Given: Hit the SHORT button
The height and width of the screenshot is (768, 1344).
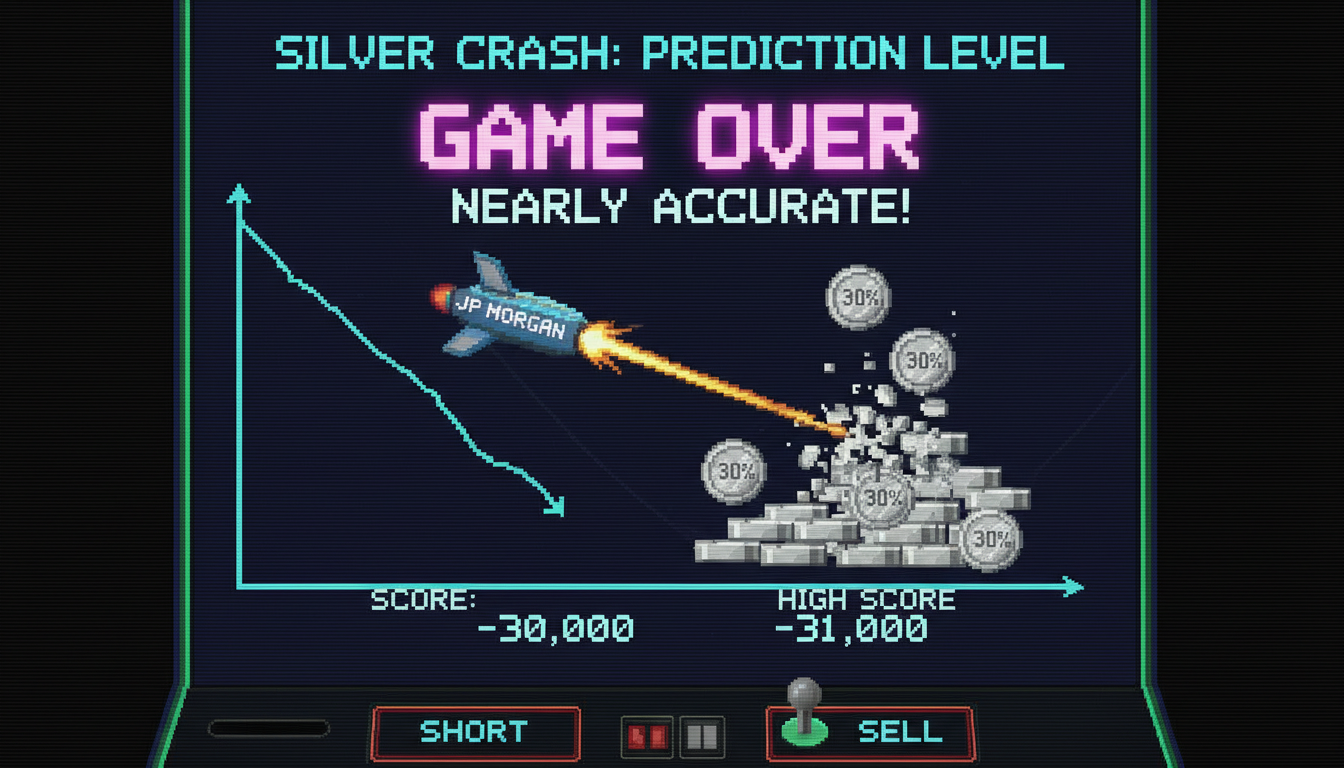Looking at the screenshot, I should point(476,732).
